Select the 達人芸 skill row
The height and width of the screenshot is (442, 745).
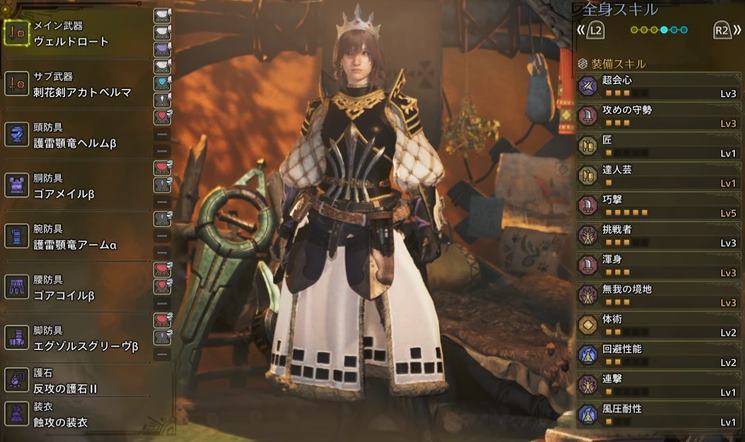[x=660, y=176]
